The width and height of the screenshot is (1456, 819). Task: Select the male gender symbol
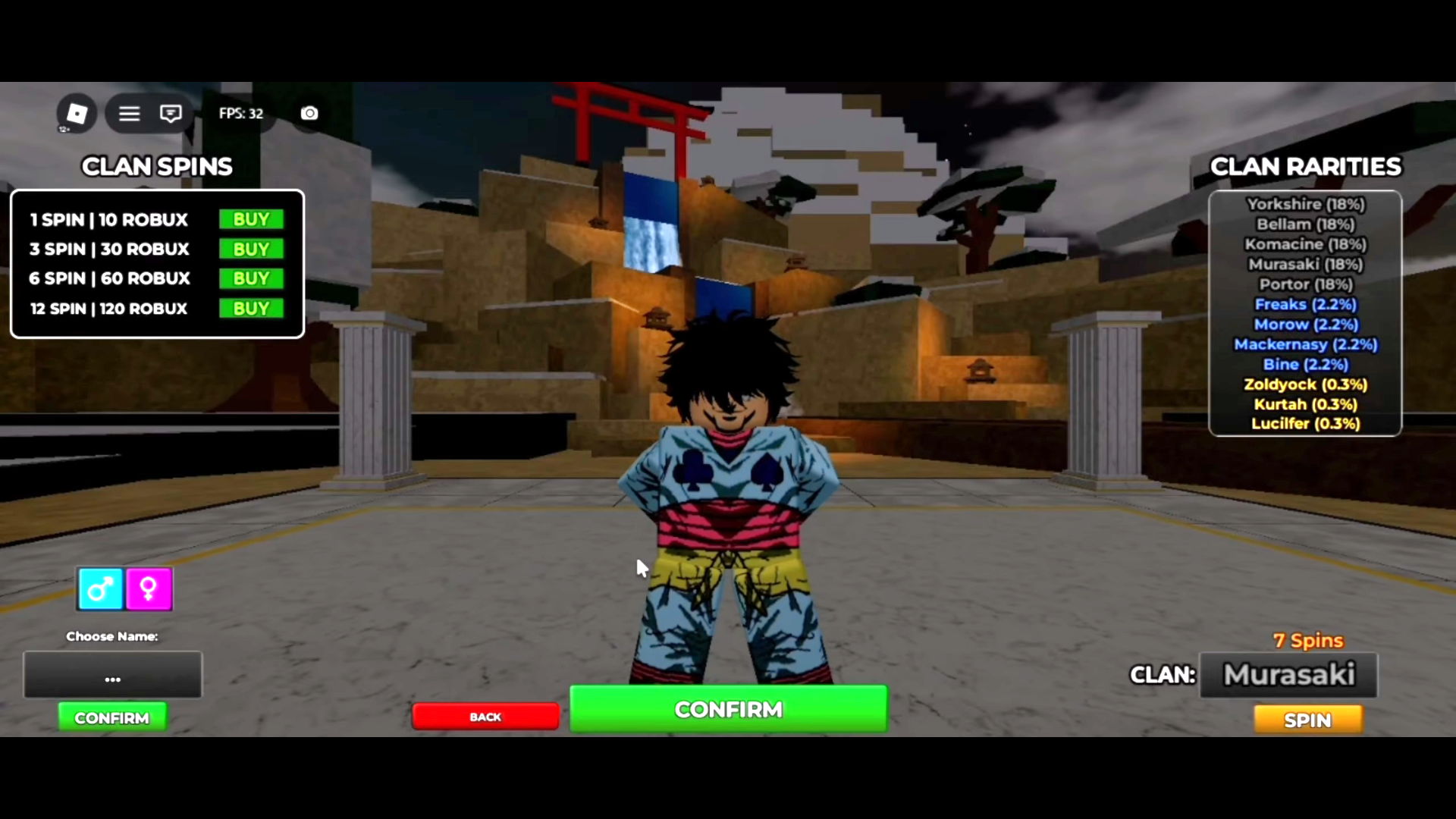click(x=99, y=588)
